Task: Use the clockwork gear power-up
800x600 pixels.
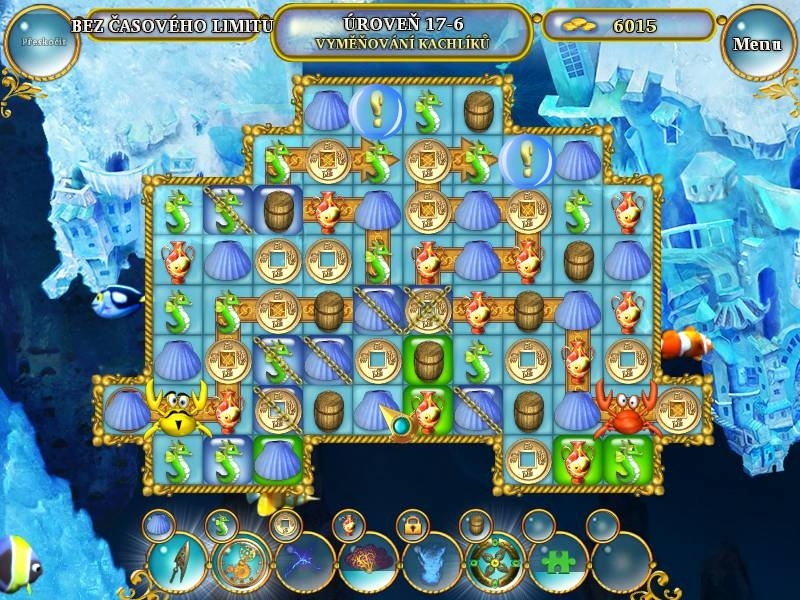Action: click(240, 562)
